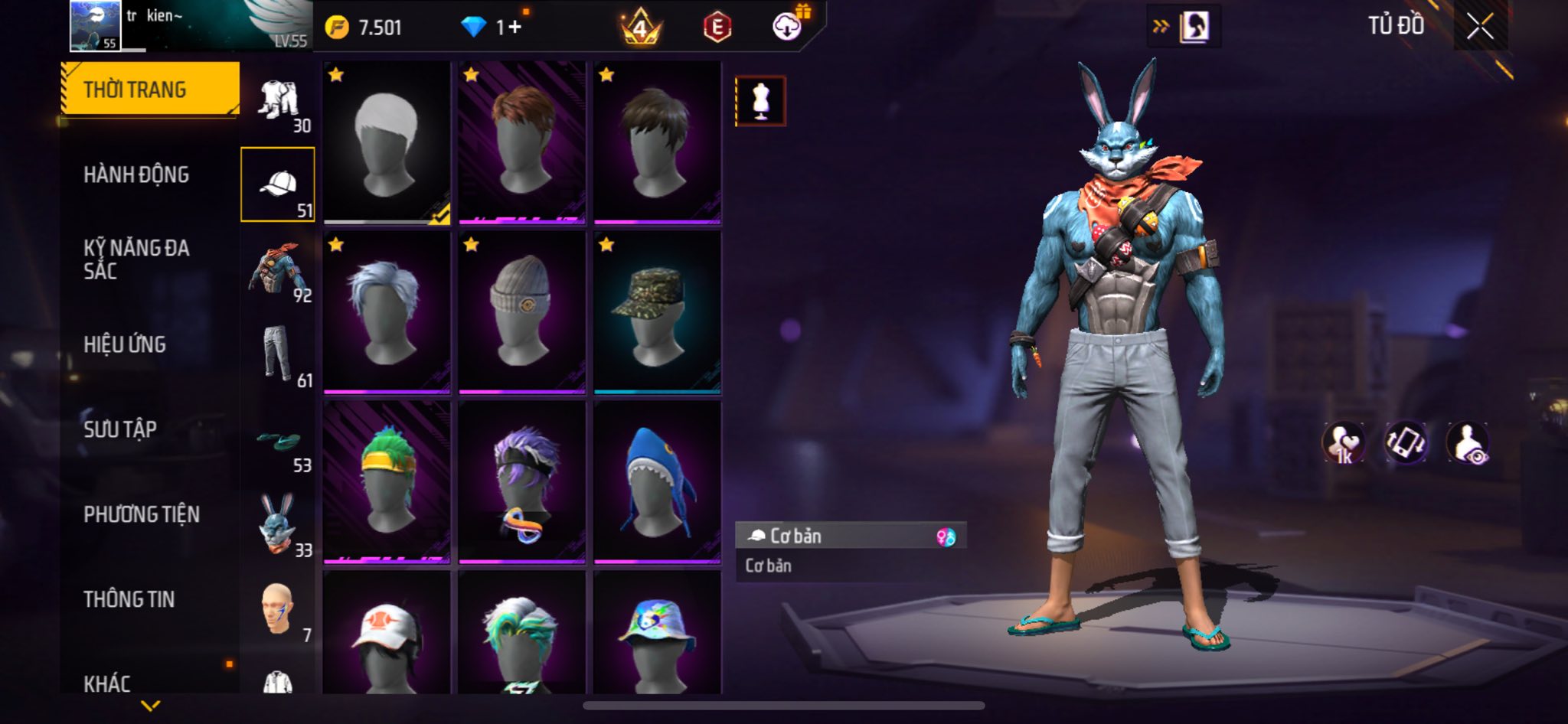Image resolution: width=1568 pixels, height=724 pixels.
Task: Choose the green hair with yellow headband
Action: pos(387,481)
